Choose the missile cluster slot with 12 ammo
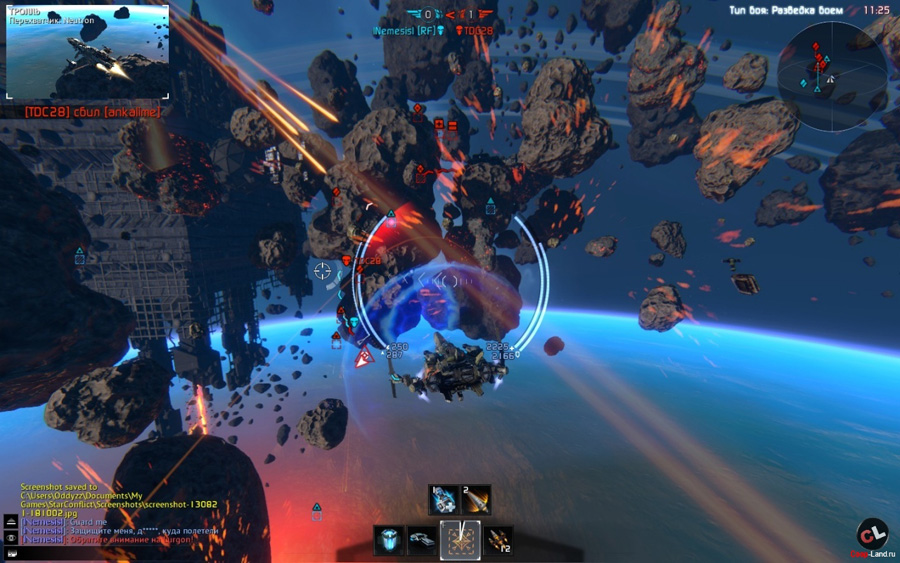This screenshot has width=900, height=563. [497, 541]
